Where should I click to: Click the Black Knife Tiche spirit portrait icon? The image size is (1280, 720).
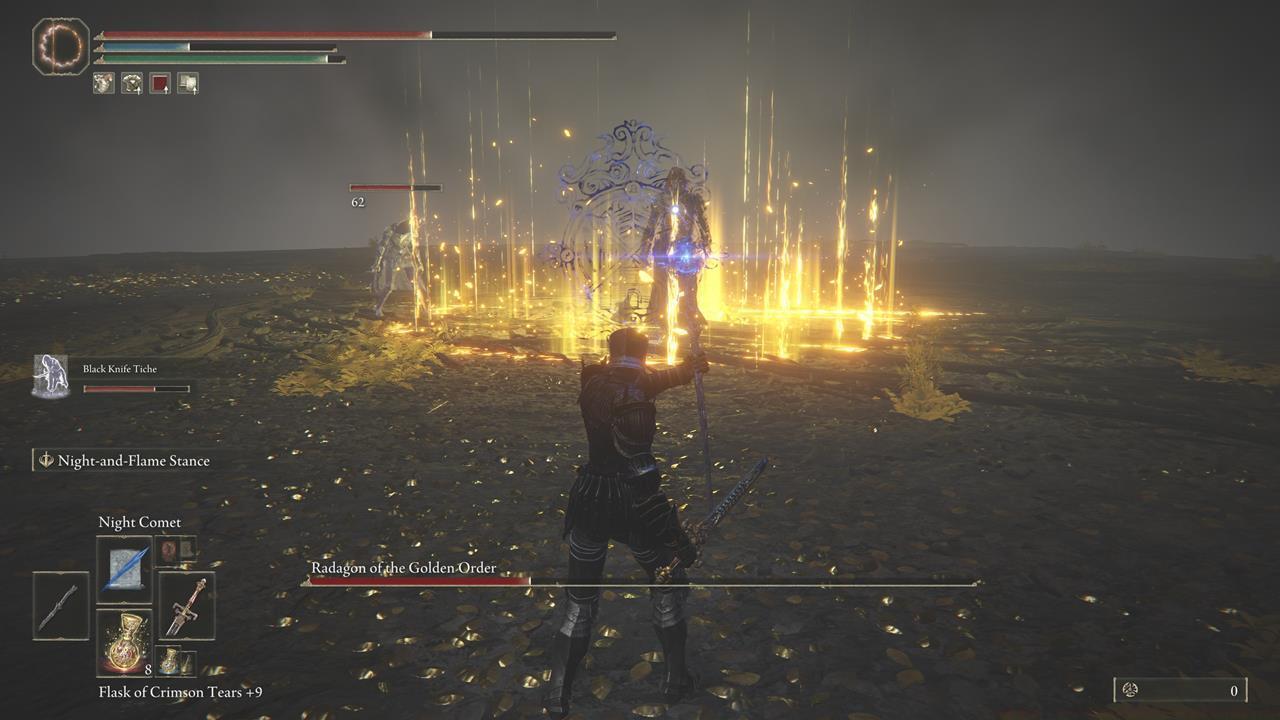pyautogui.click(x=49, y=371)
